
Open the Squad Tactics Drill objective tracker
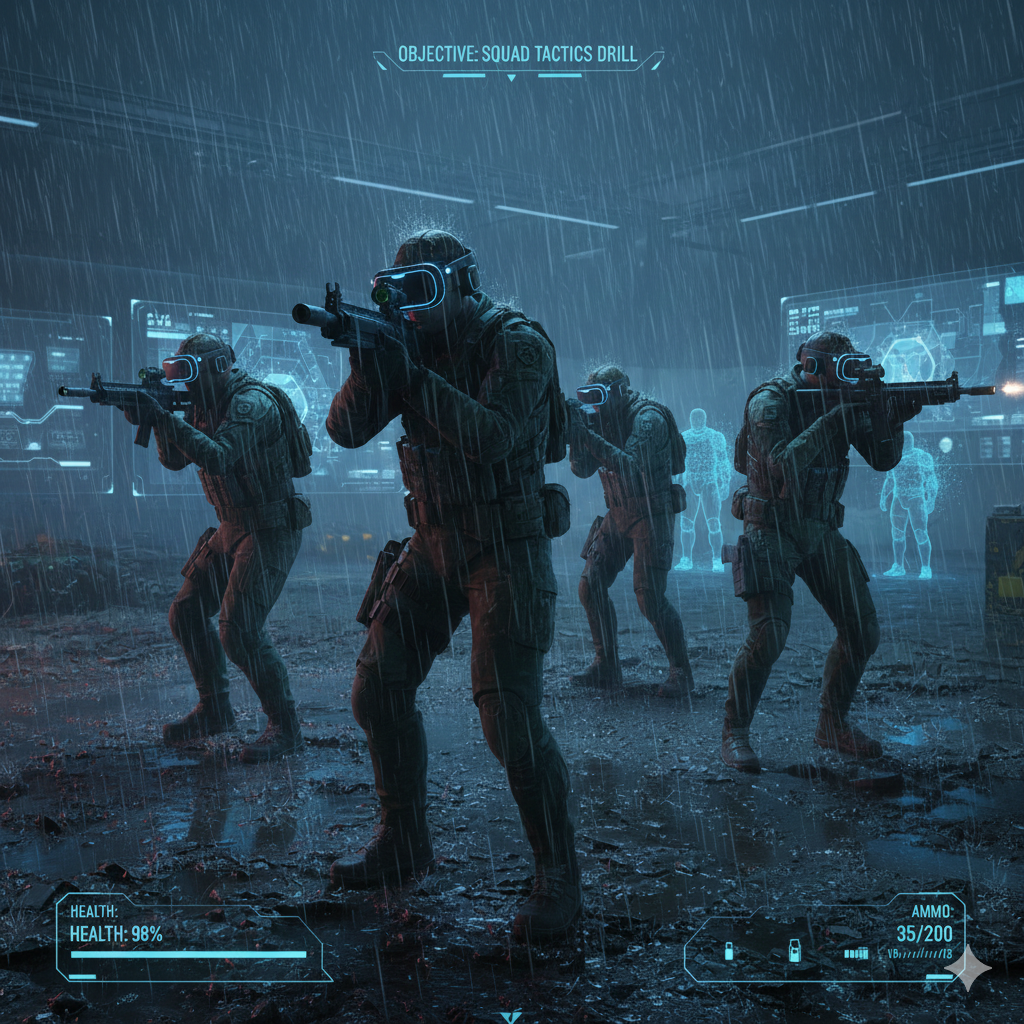517,54
